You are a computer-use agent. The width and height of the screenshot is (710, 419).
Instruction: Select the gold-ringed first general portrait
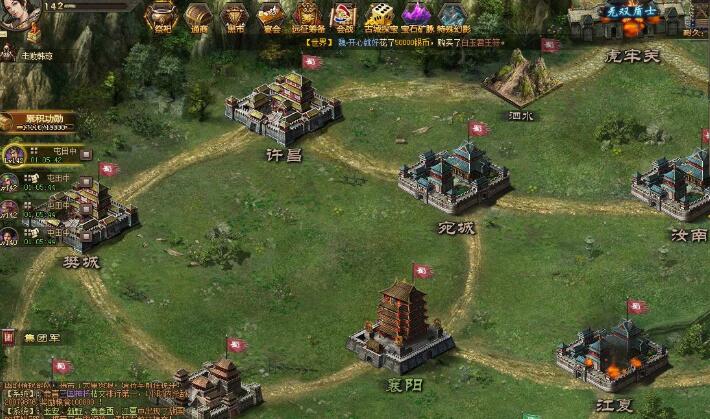click(13, 155)
